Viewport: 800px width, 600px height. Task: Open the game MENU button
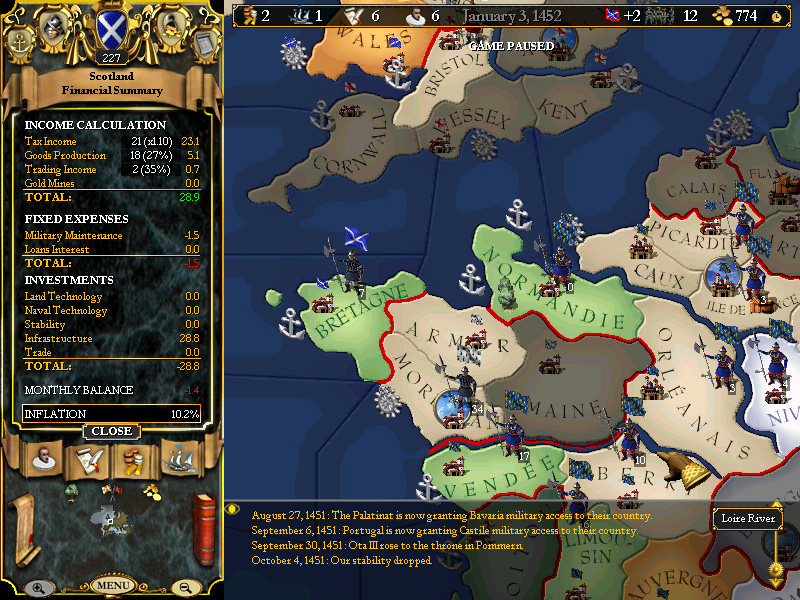pos(111,584)
